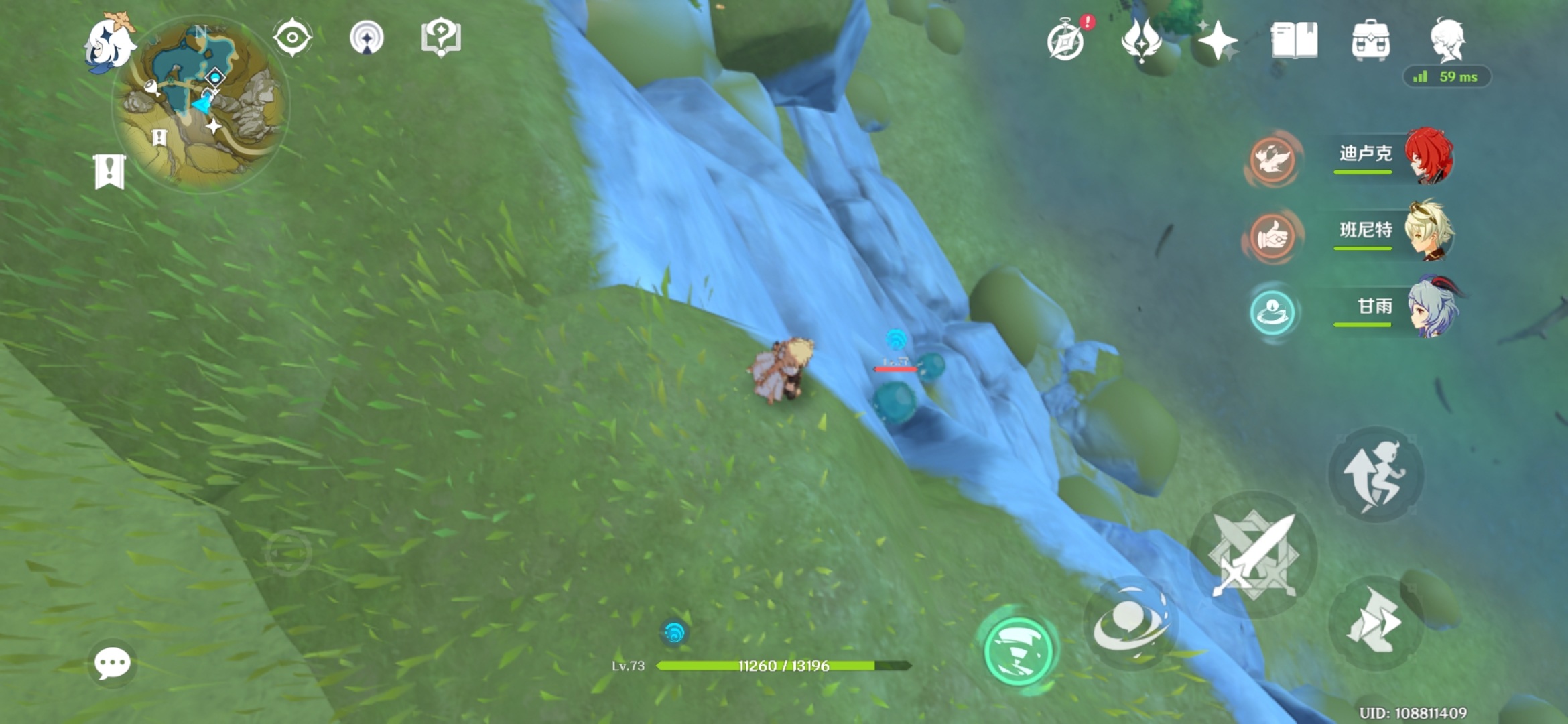Image resolution: width=1568 pixels, height=724 pixels.
Task: Click the quest exclamation banner icon
Action: (x=109, y=172)
